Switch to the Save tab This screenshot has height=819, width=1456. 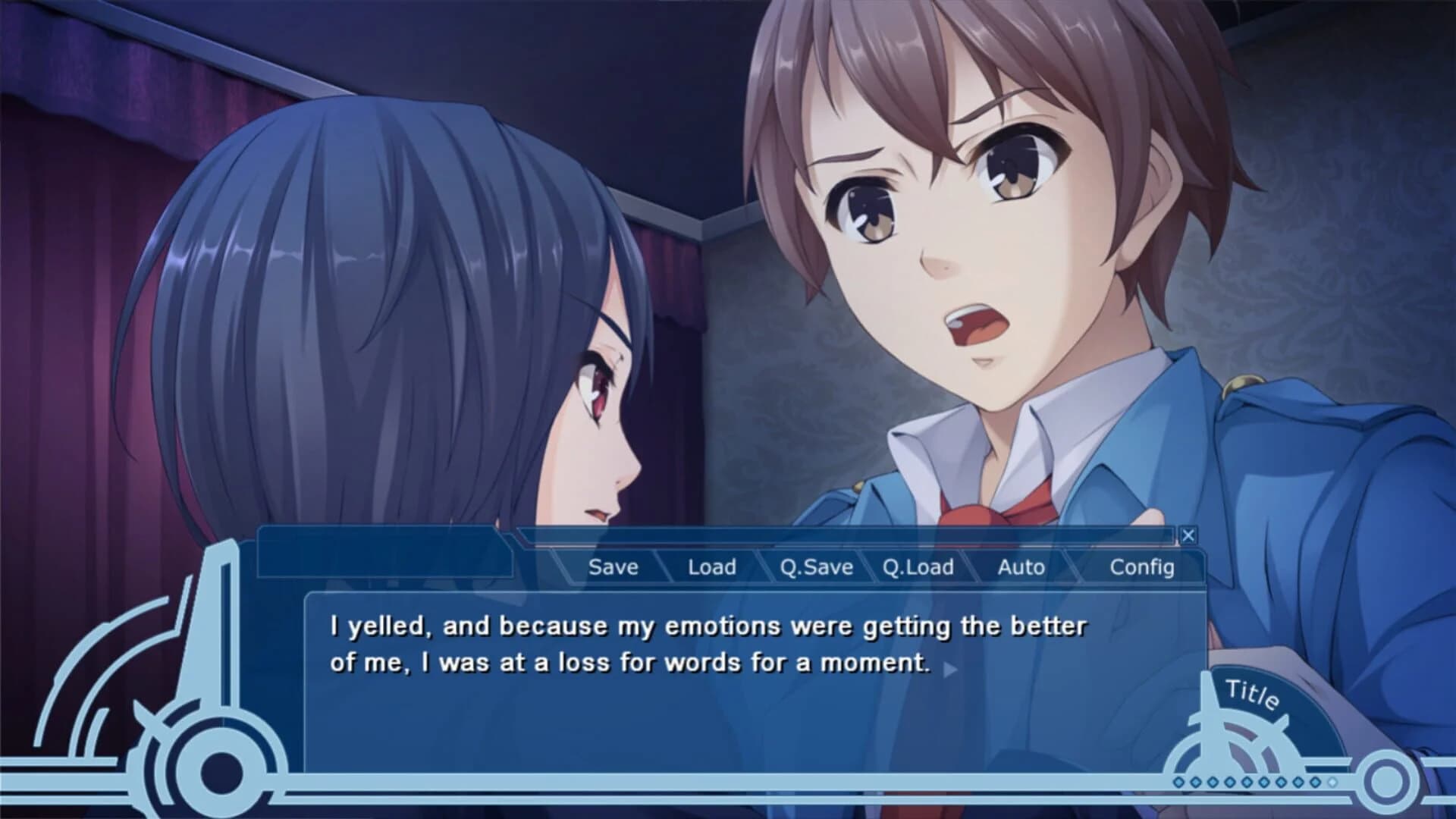tap(613, 566)
